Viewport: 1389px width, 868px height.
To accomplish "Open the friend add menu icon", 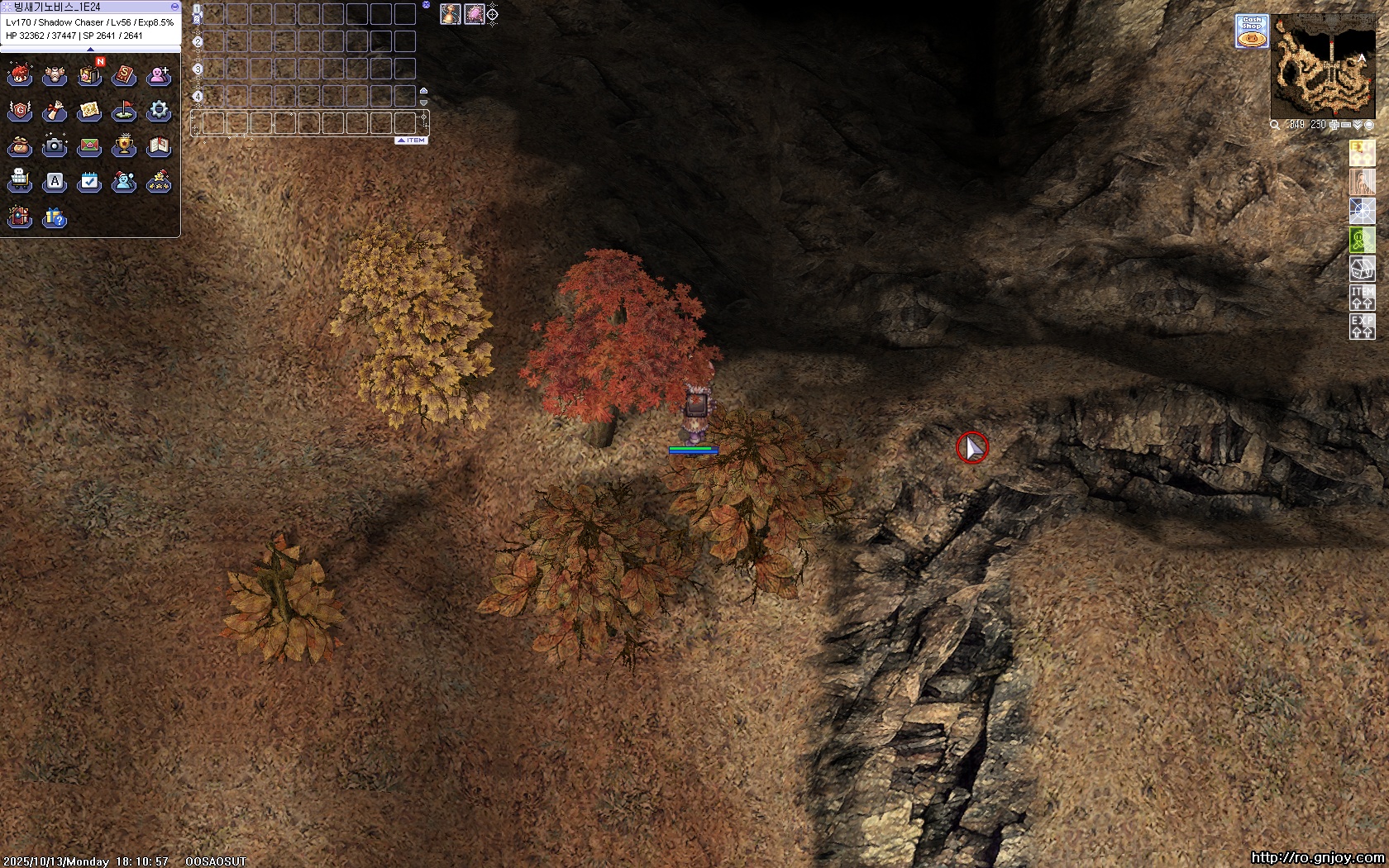I will pos(159,76).
